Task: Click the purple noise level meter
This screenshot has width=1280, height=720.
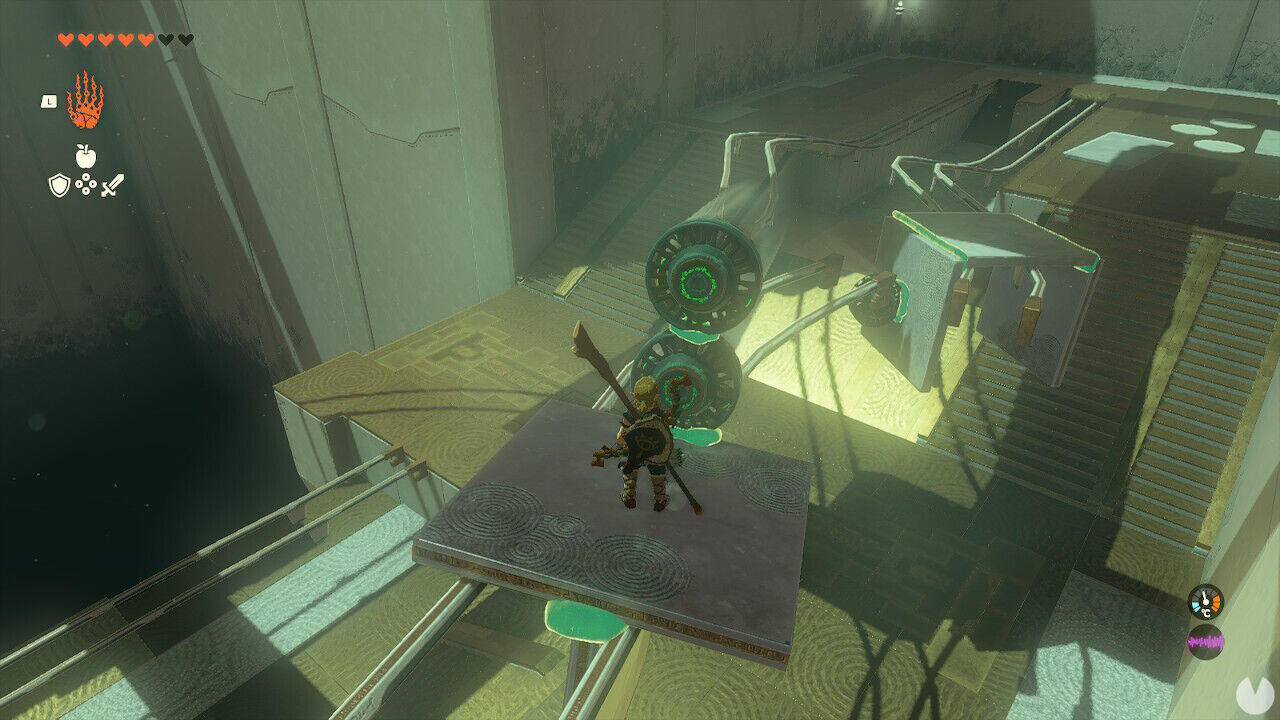Action: click(1205, 642)
